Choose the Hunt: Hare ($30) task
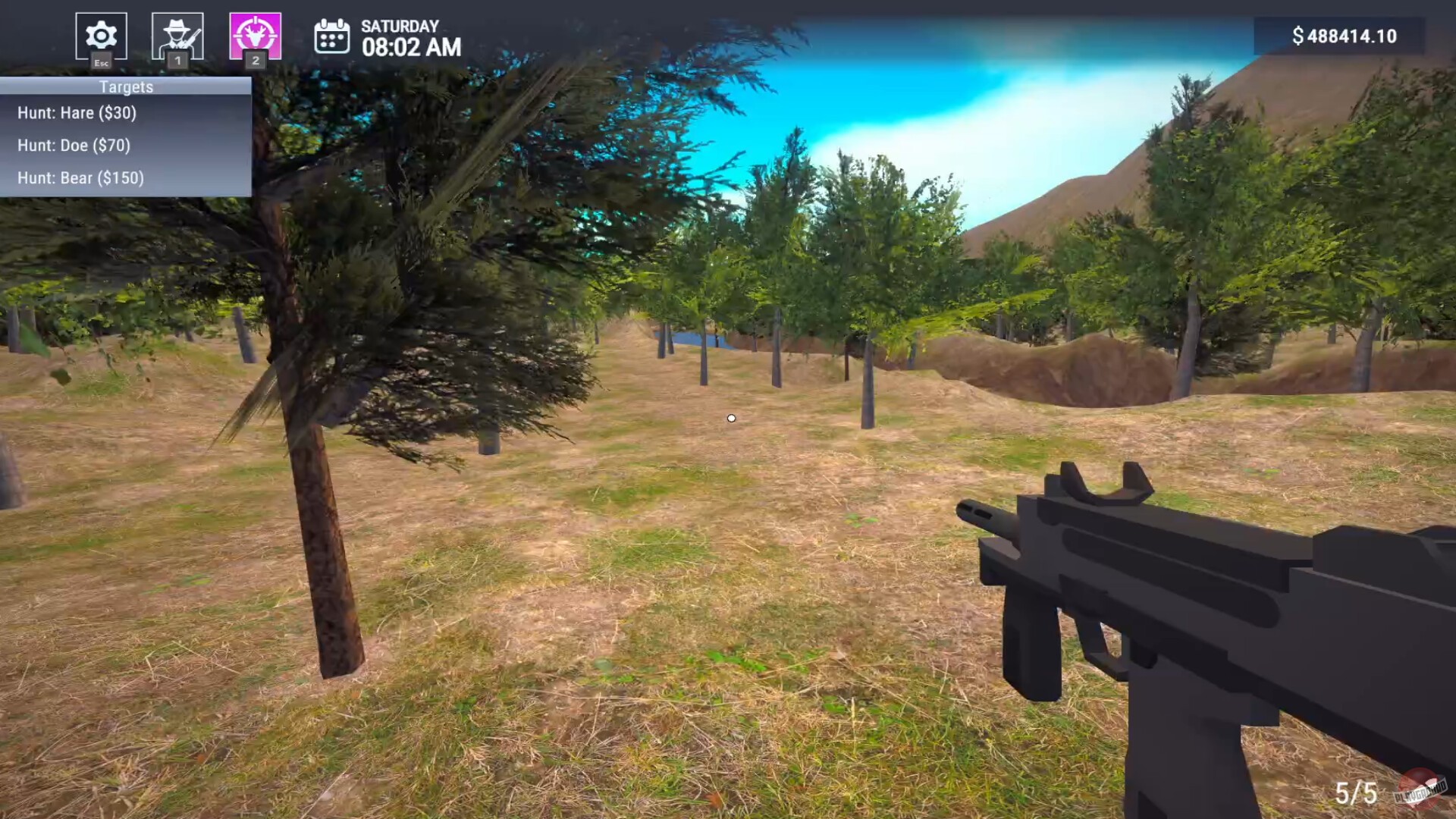Screen dimensions: 1456x819 click(77, 112)
